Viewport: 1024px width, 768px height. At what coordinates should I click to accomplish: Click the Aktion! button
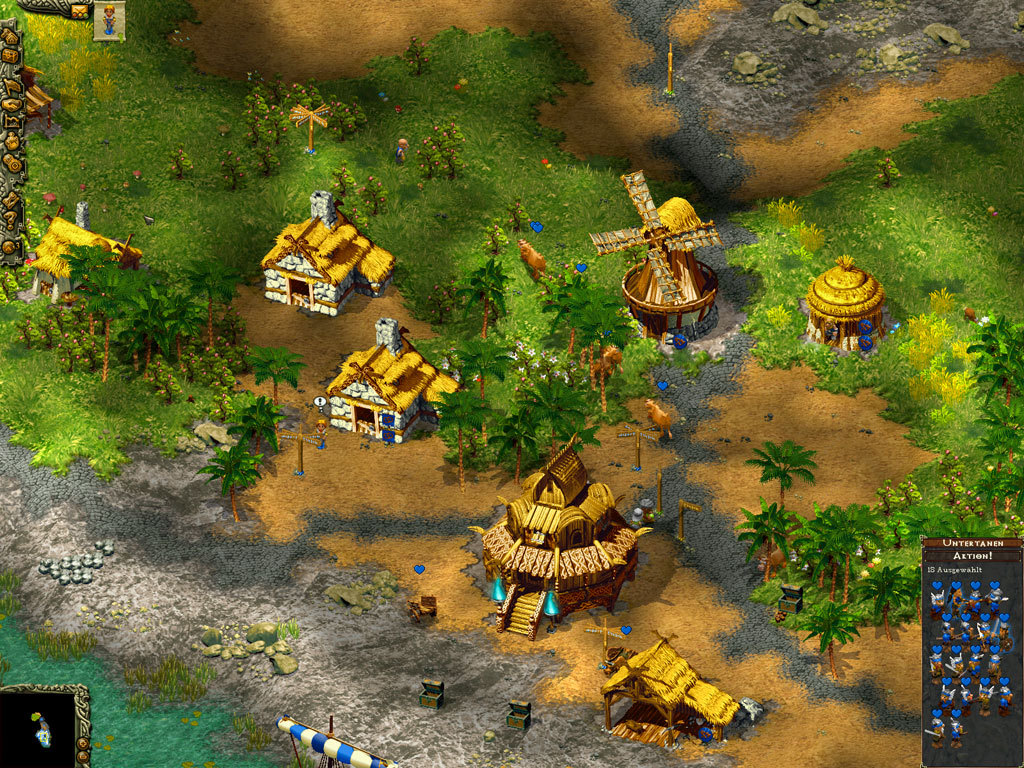(971, 555)
